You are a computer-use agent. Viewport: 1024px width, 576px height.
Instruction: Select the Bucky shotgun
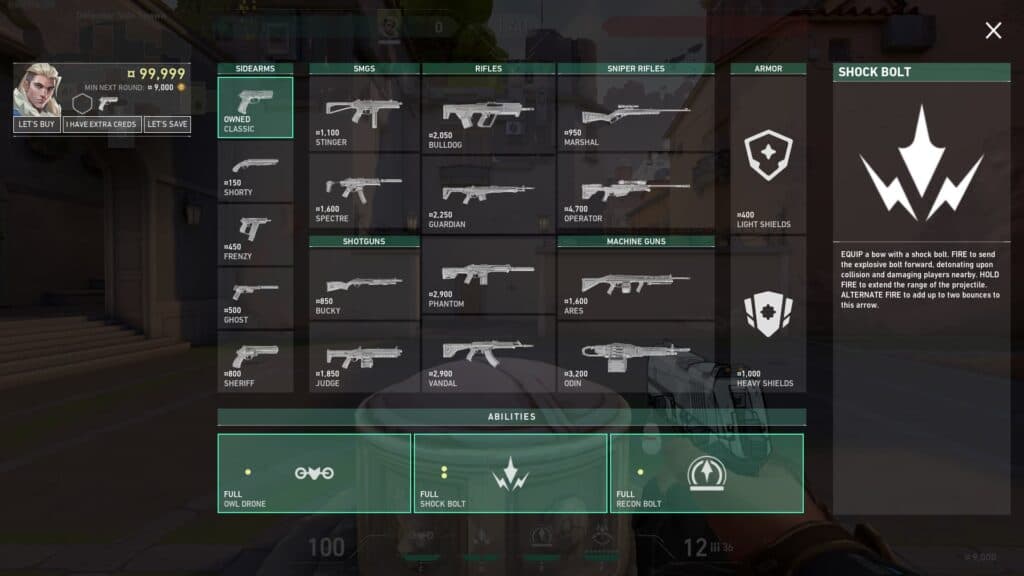364,284
